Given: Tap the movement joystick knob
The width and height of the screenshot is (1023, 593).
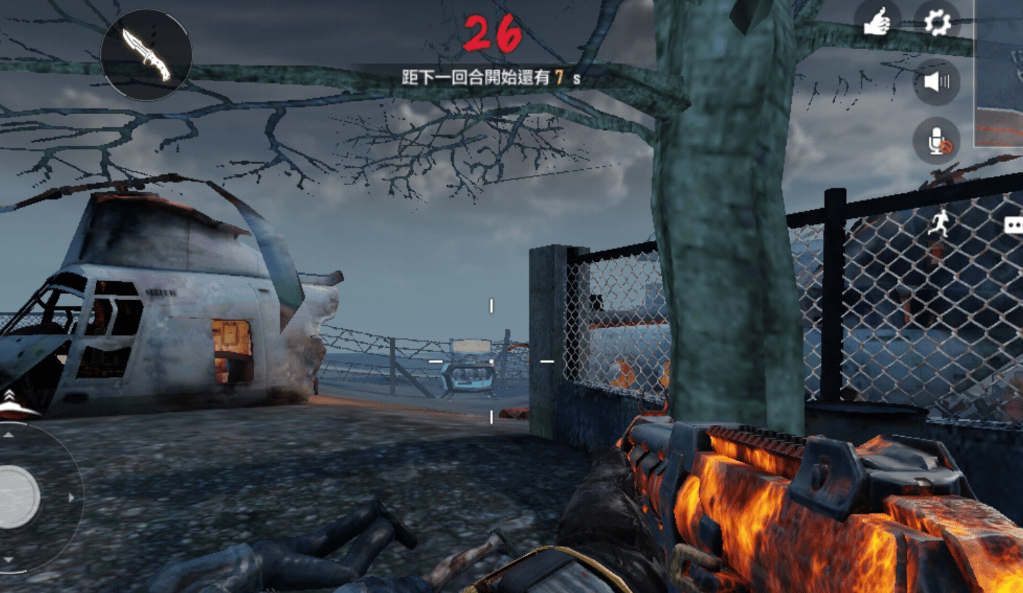Looking at the screenshot, I should click(16, 495).
